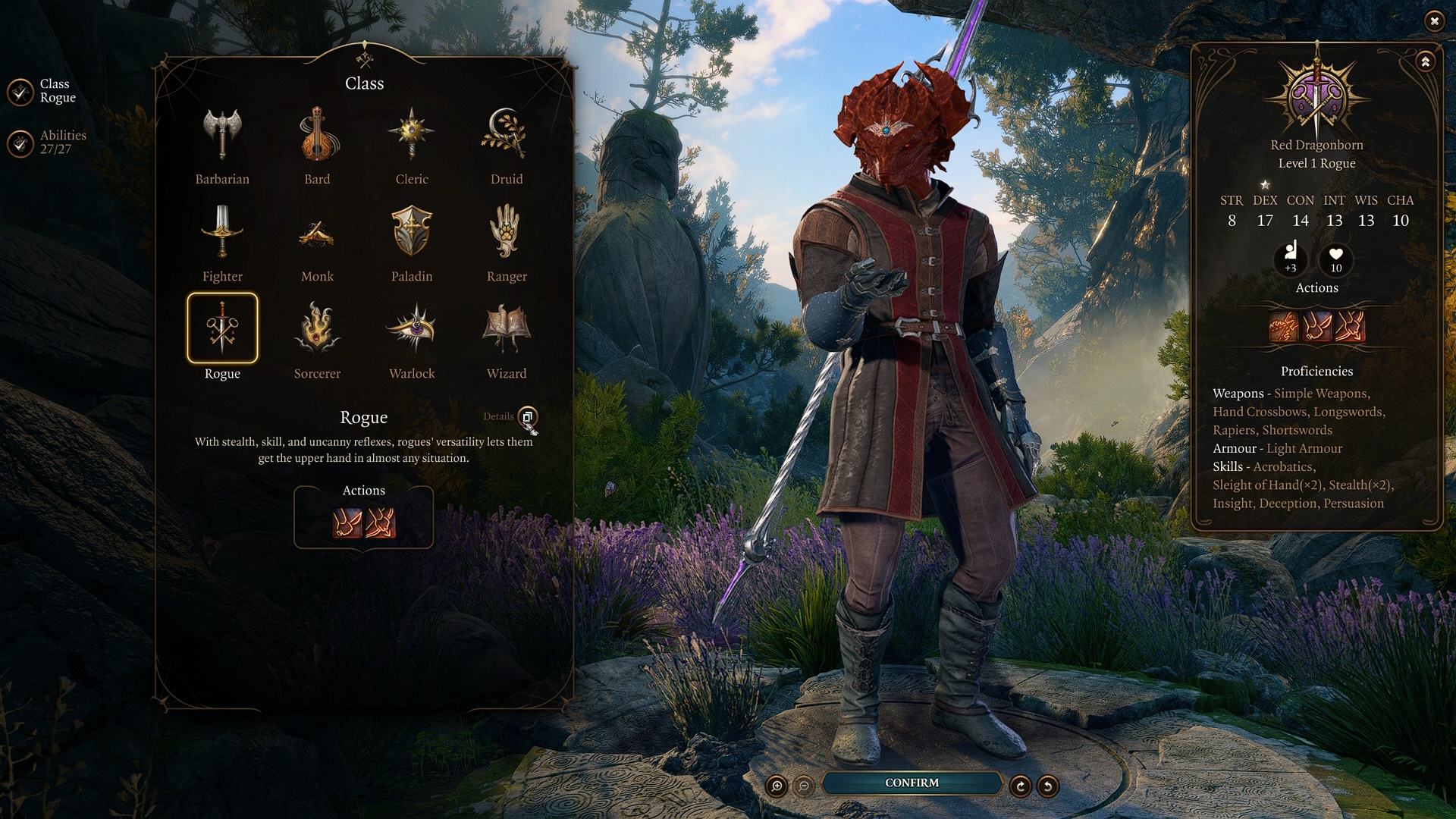Click the zoom-out magnifier icon
Viewport: 1456px width, 819px height.
point(804,787)
